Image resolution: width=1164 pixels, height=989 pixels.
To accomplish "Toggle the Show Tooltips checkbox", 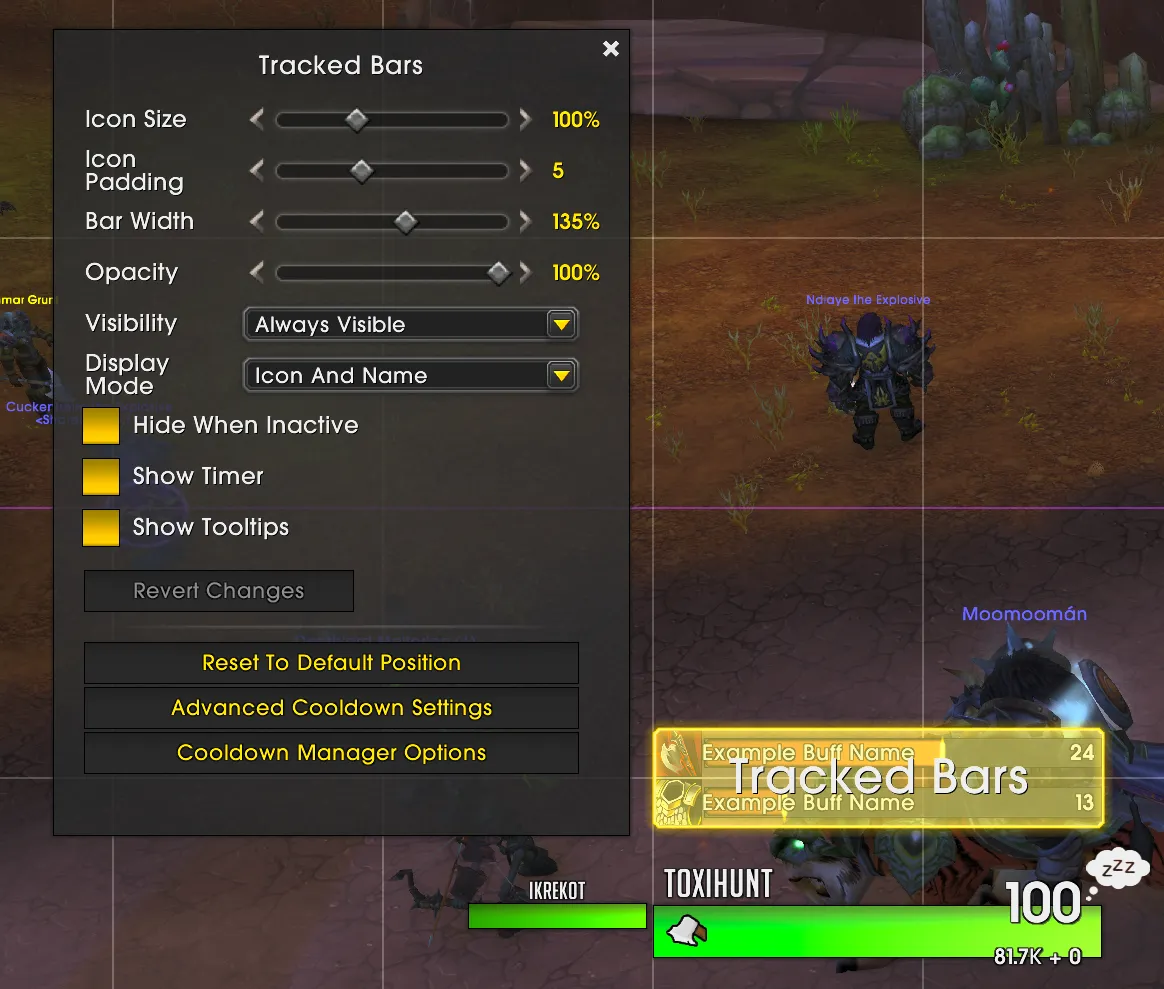I will pyautogui.click(x=101, y=528).
